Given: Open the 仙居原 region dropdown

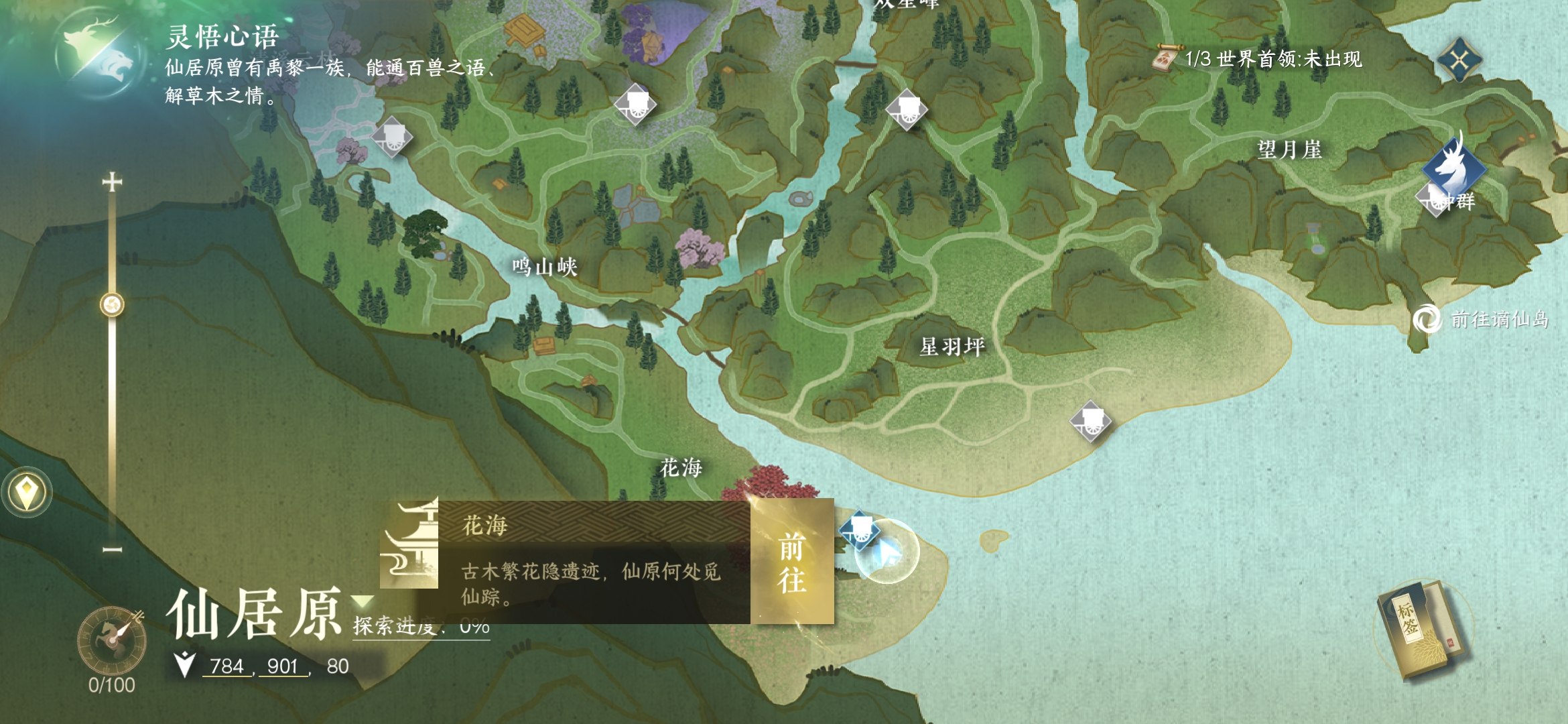Looking at the screenshot, I should tap(363, 601).
